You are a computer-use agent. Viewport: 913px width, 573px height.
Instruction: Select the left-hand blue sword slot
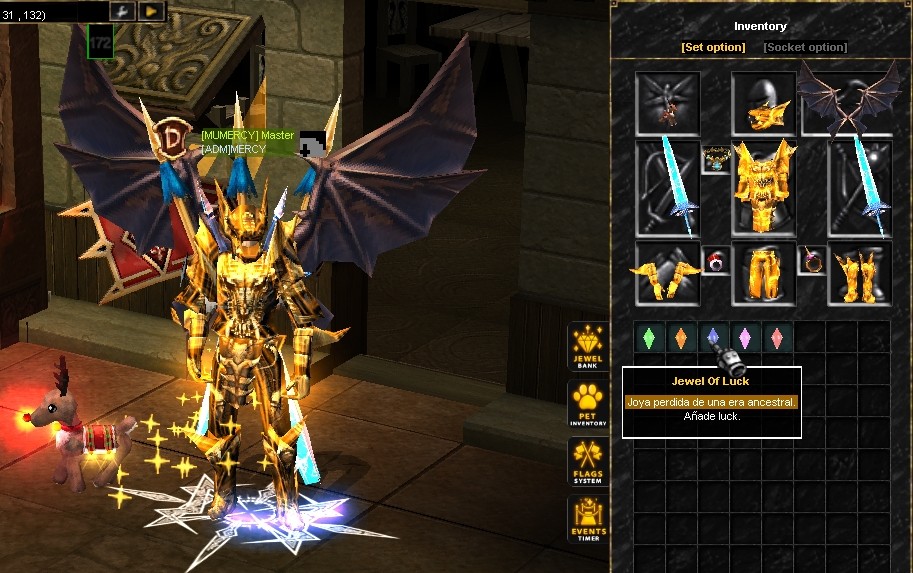pos(667,188)
